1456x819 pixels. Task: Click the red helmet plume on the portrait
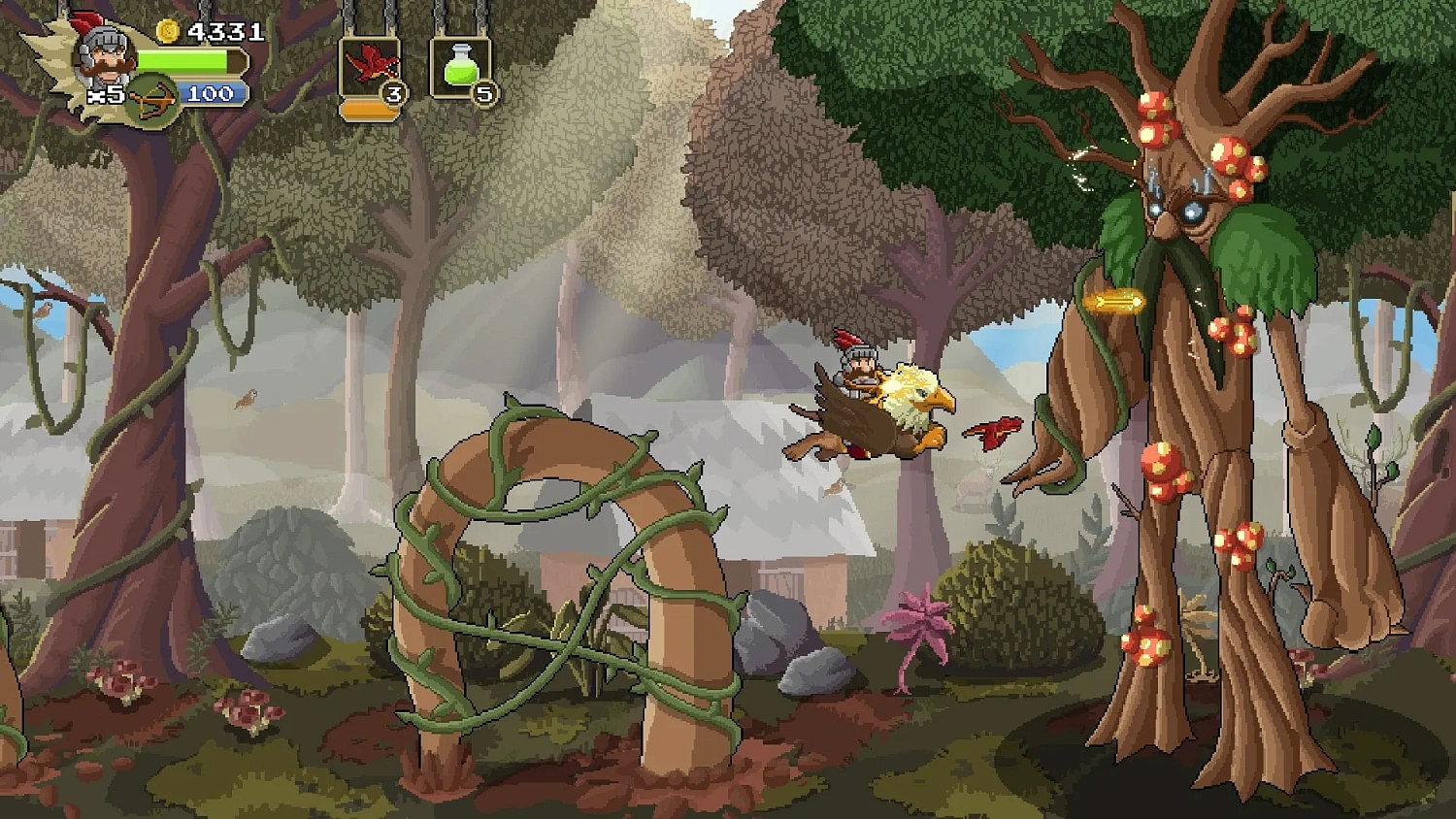pyautogui.click(x=83, y=20)
